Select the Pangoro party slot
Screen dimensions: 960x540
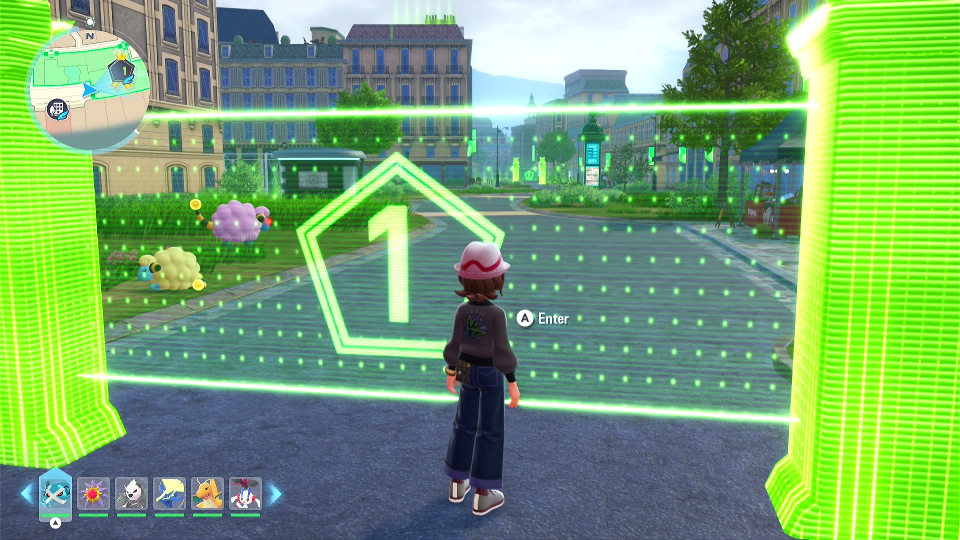[131, 493]
